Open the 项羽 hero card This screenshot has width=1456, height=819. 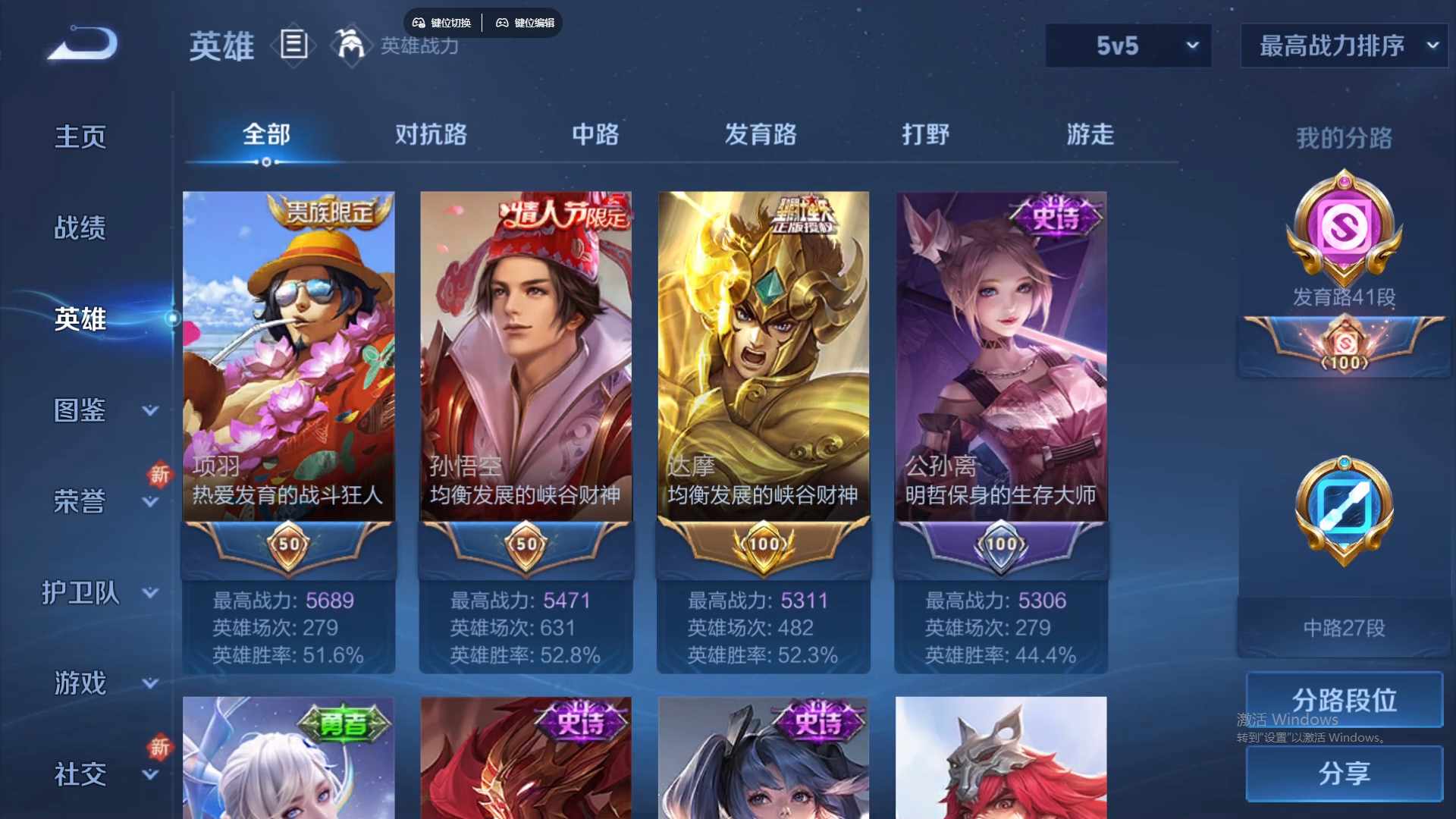click(x=287, y=356)
